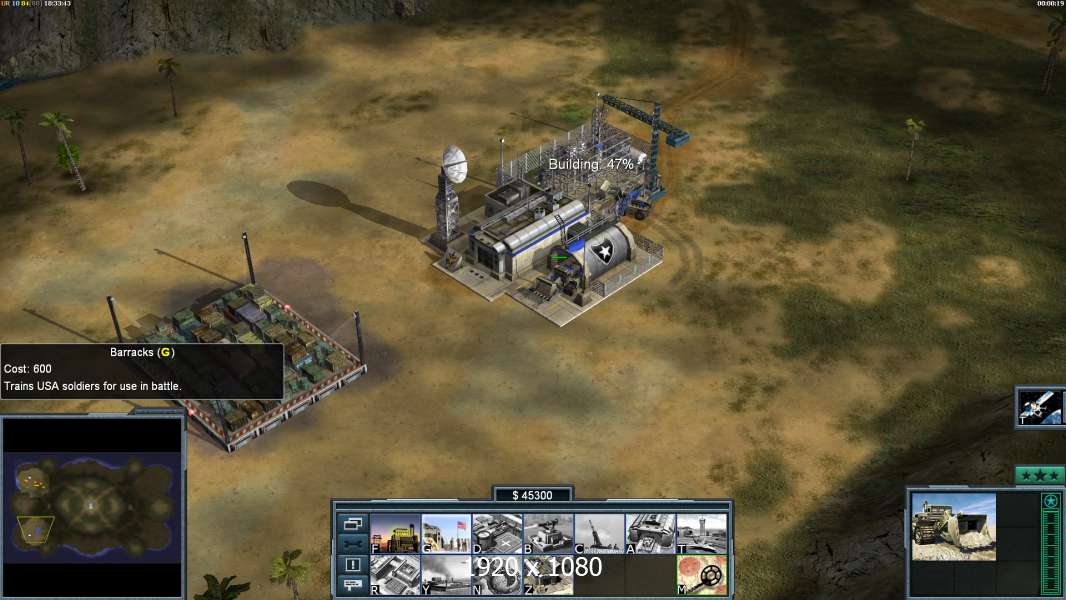Click the overlapping windows button
The image size is (1066, 600).
(352, 523)
